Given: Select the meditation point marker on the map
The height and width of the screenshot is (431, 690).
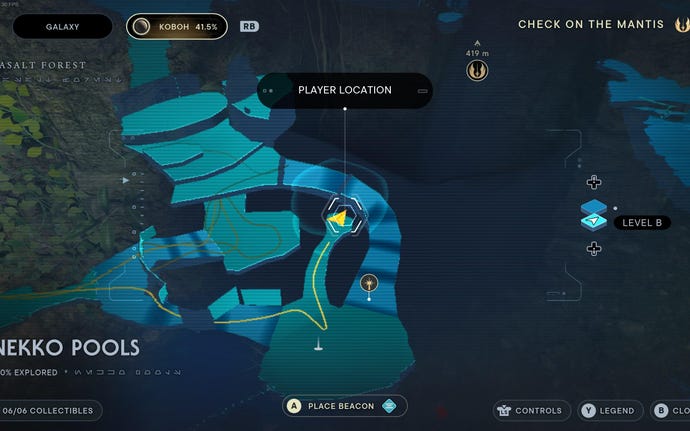Looking at the screenshot, I should 371,284.
